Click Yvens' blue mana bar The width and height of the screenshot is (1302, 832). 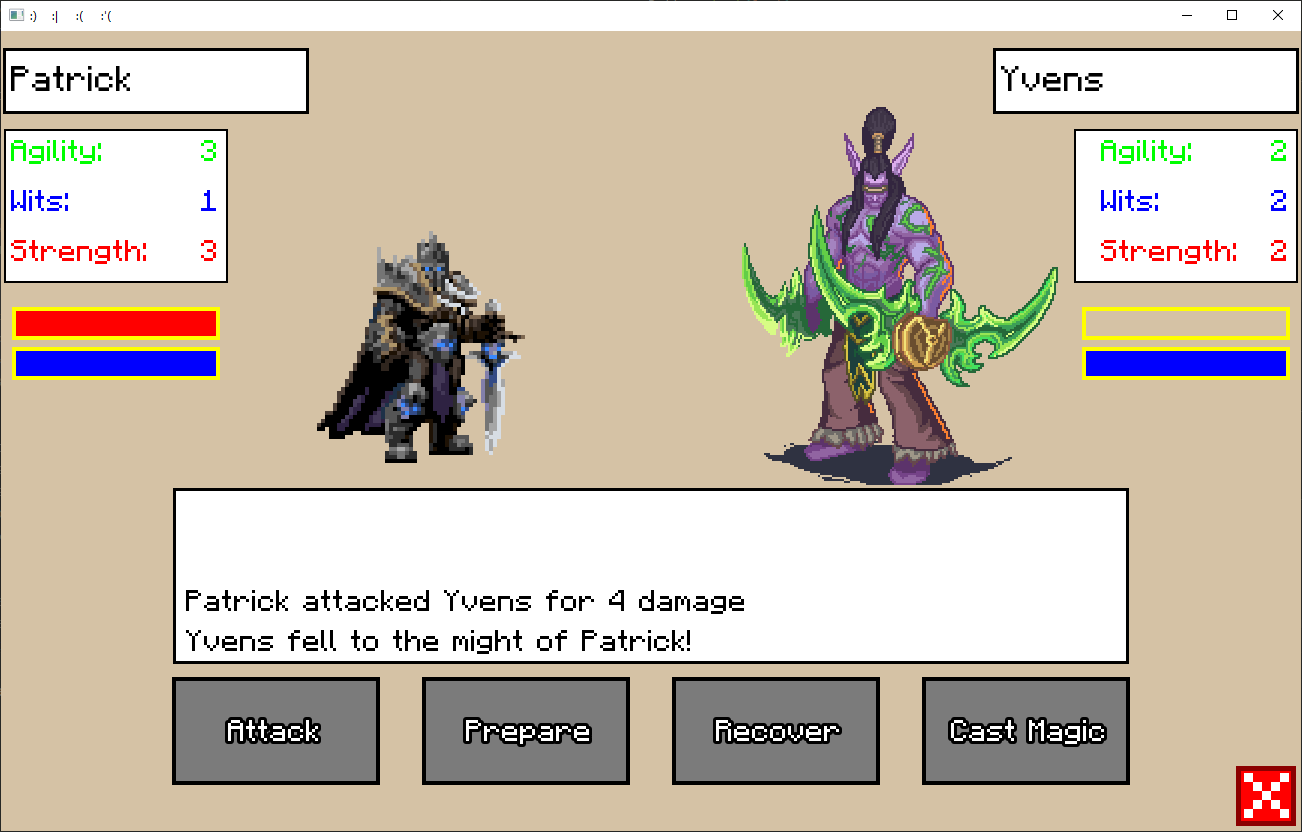1184,363
